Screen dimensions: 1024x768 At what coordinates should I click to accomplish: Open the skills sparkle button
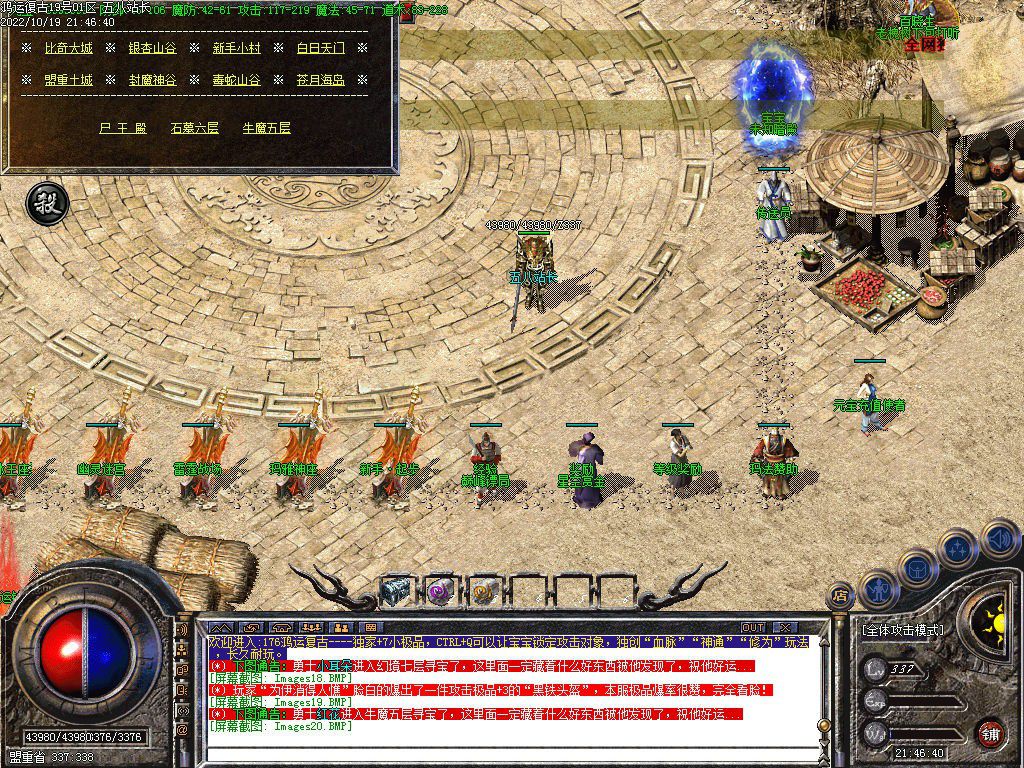(958, 548)
